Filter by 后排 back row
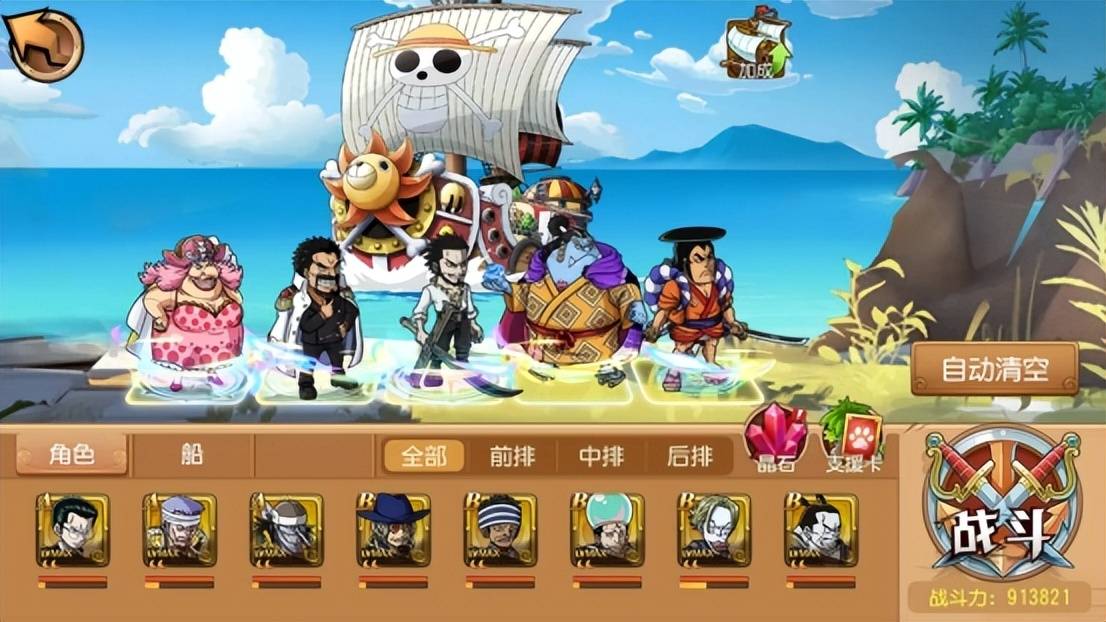This screenshot has width=1106, height=622. tap(689, 457)
